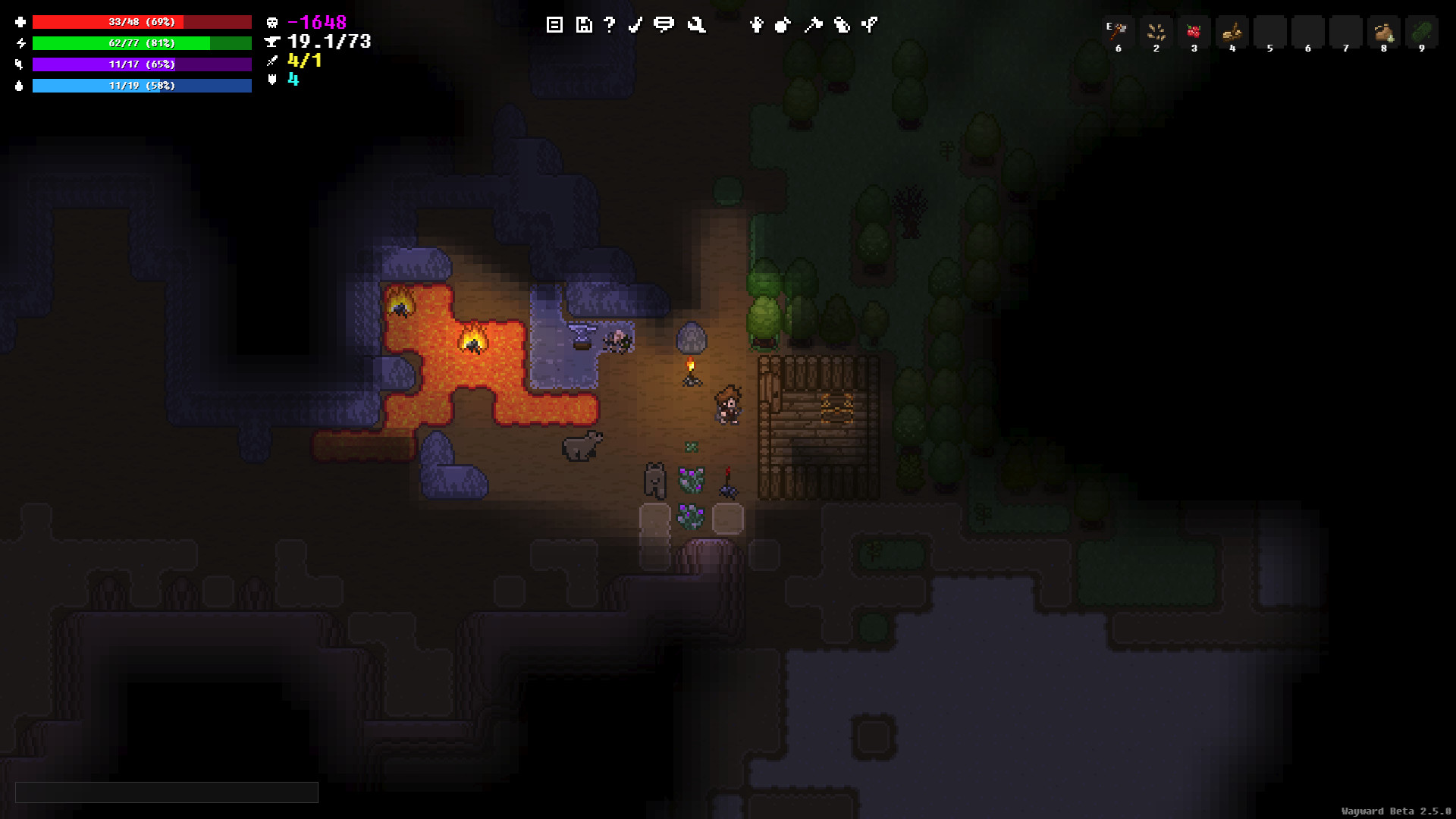Click the floppy disk save icon

click(583, 25)
